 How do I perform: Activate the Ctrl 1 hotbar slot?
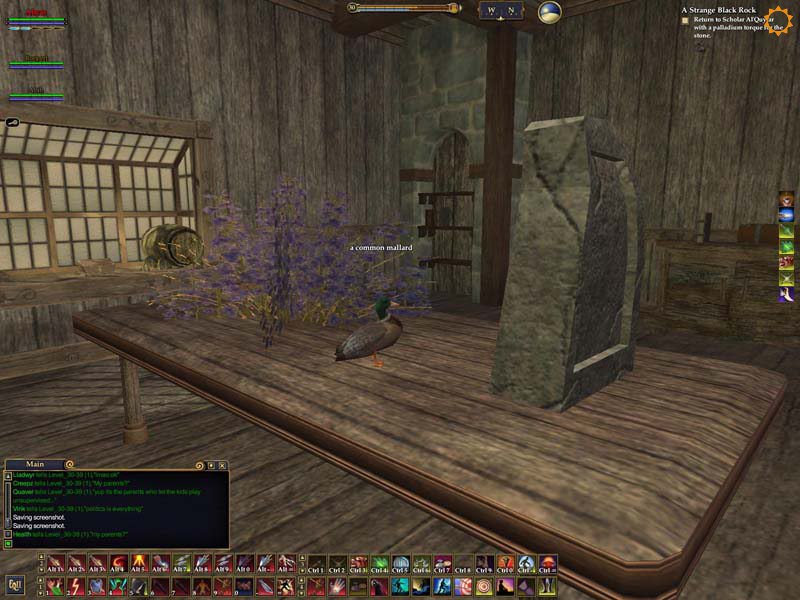[x=316, y=564]
